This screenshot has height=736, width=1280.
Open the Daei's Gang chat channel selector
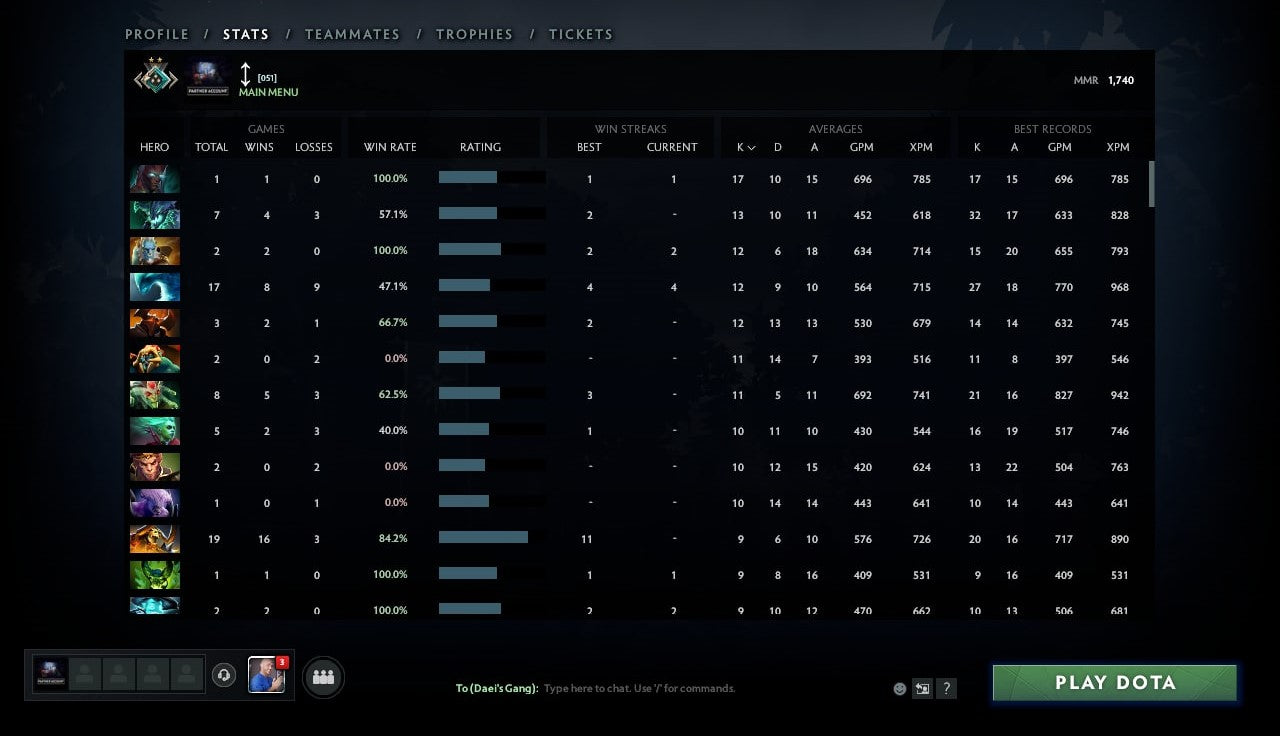pos(496,688)
